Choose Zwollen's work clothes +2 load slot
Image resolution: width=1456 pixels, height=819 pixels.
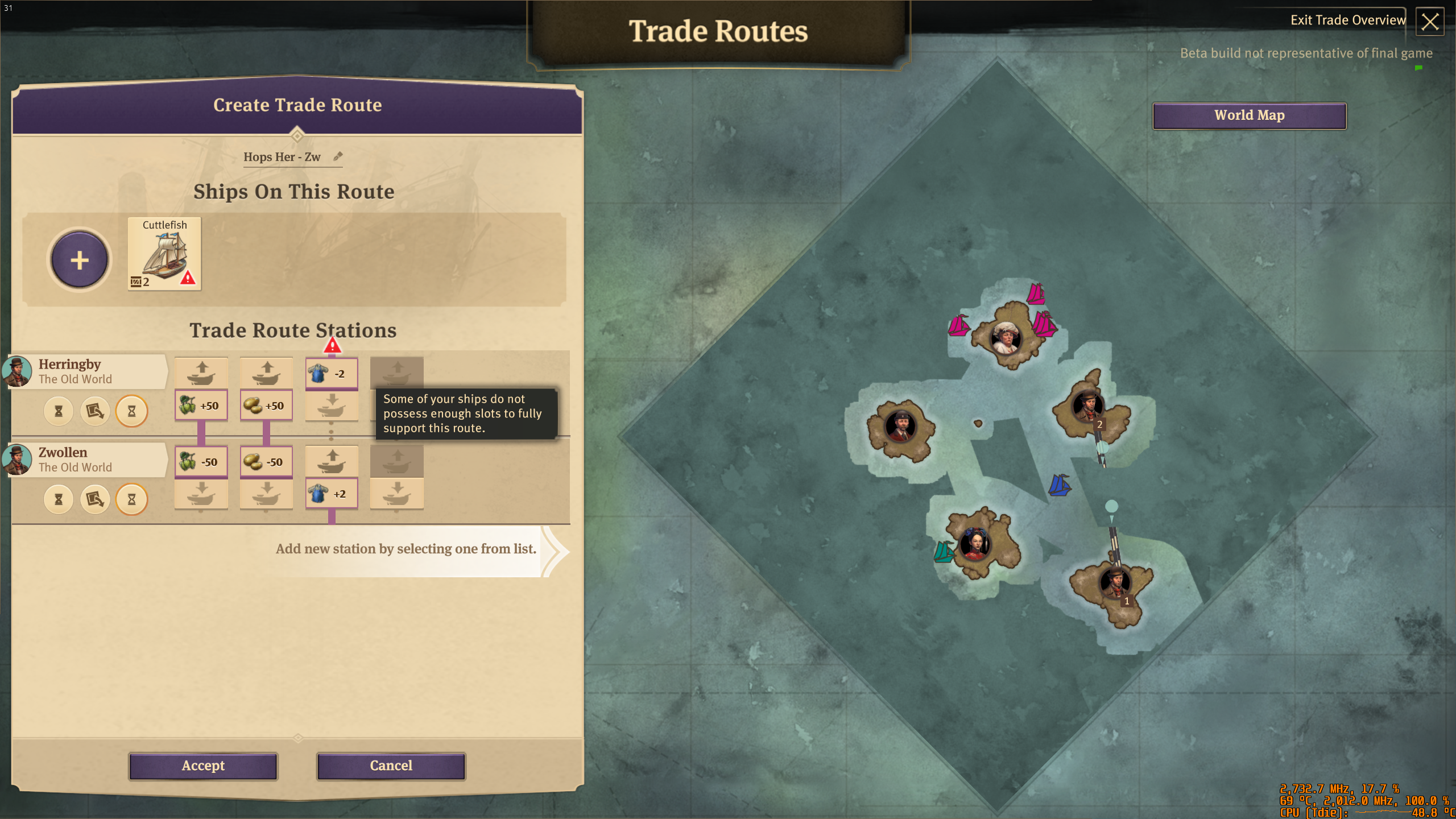332,494
